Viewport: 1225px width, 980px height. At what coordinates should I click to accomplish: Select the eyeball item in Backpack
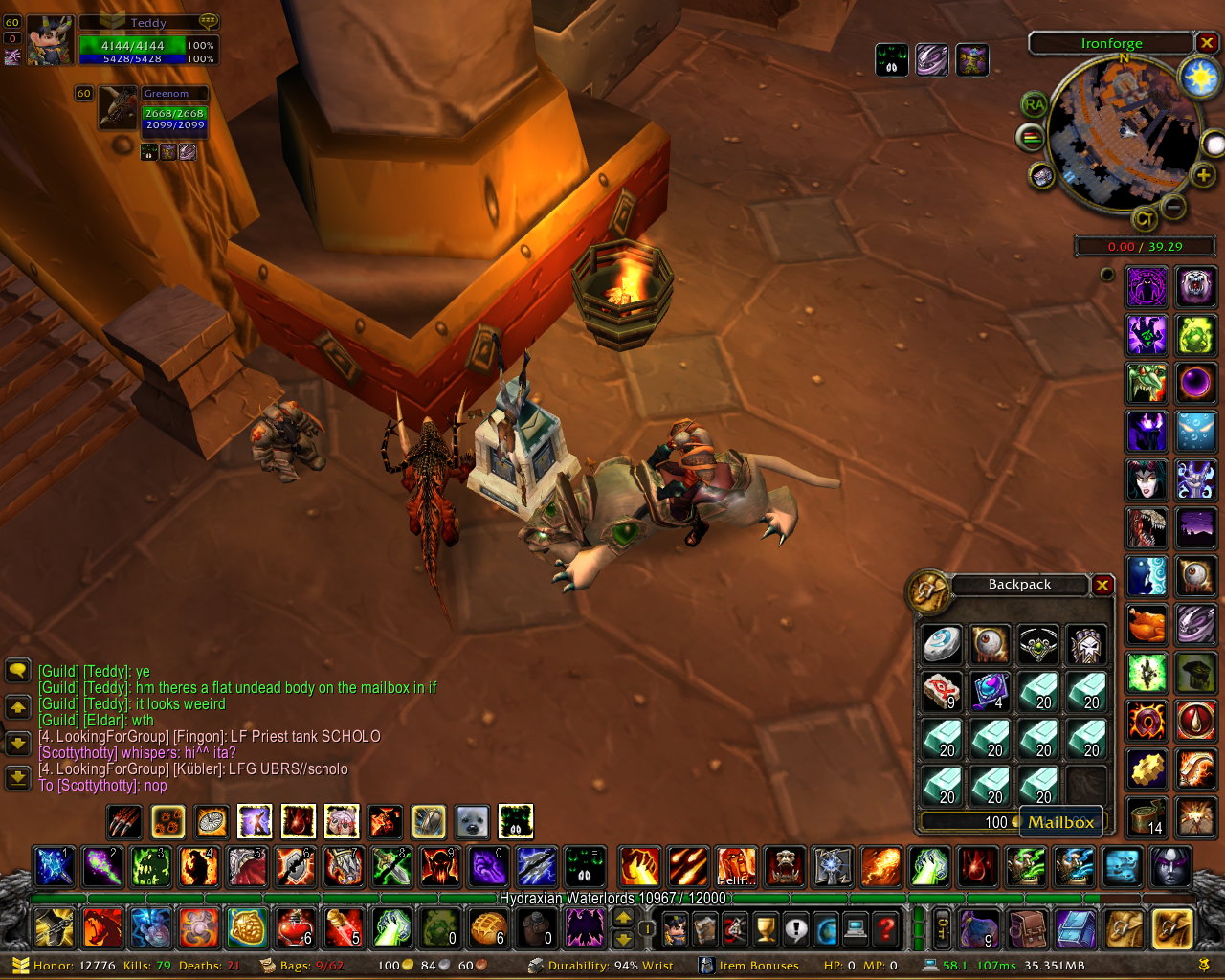(x=991, y=644)
